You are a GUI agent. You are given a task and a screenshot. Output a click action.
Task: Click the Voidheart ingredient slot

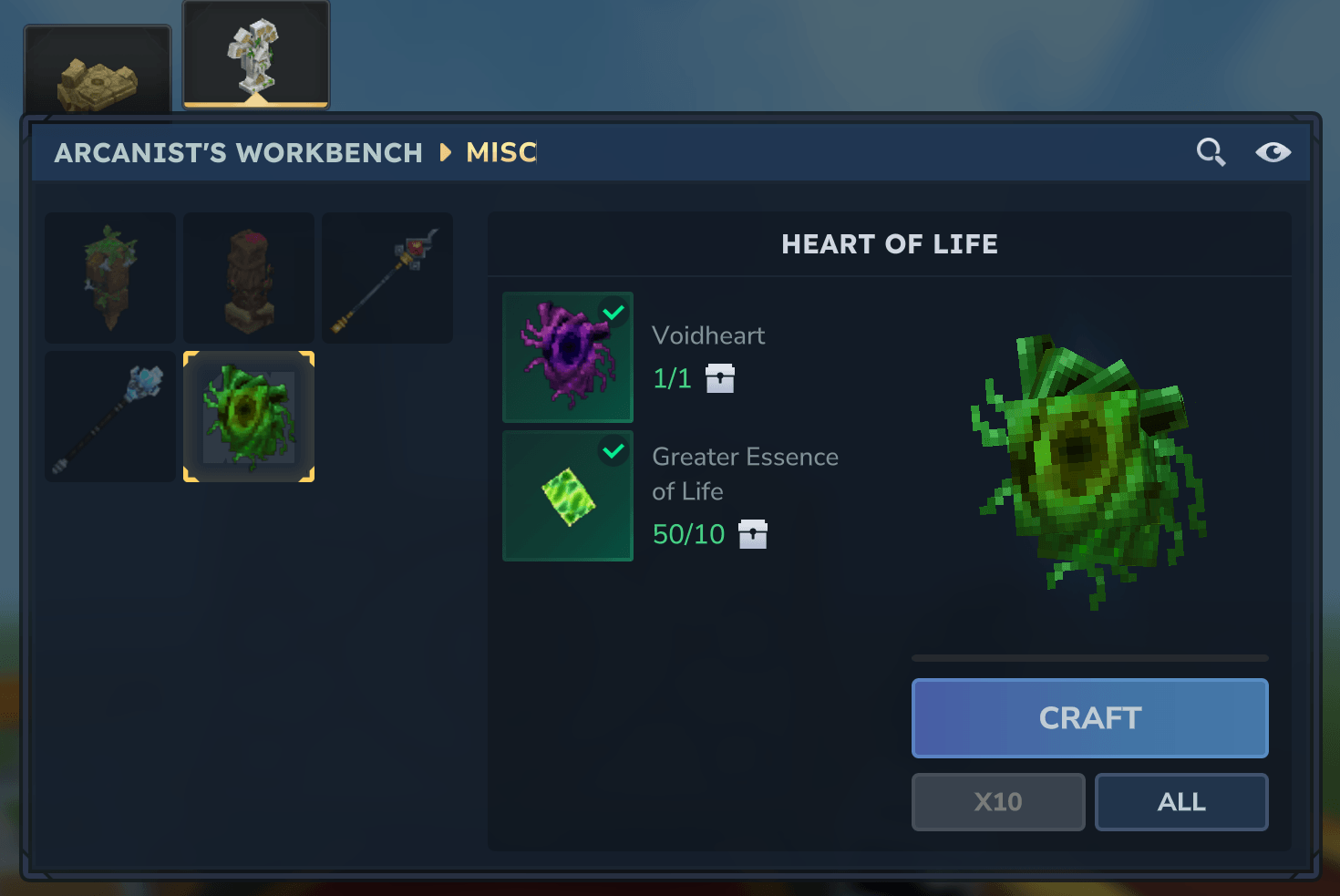(568, 357)
